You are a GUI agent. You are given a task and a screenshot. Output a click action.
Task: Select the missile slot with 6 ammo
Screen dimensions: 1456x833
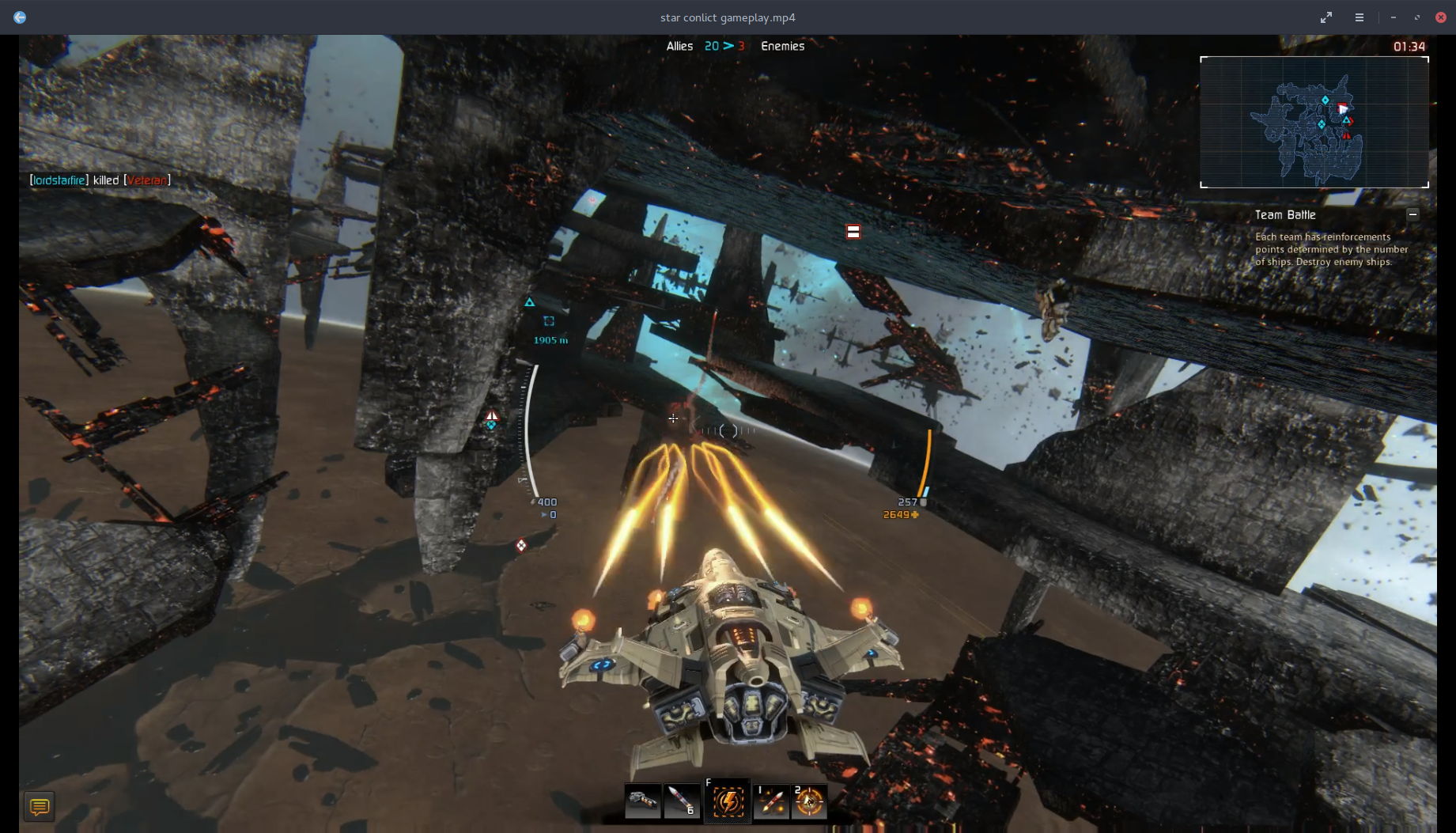(682, 801)
